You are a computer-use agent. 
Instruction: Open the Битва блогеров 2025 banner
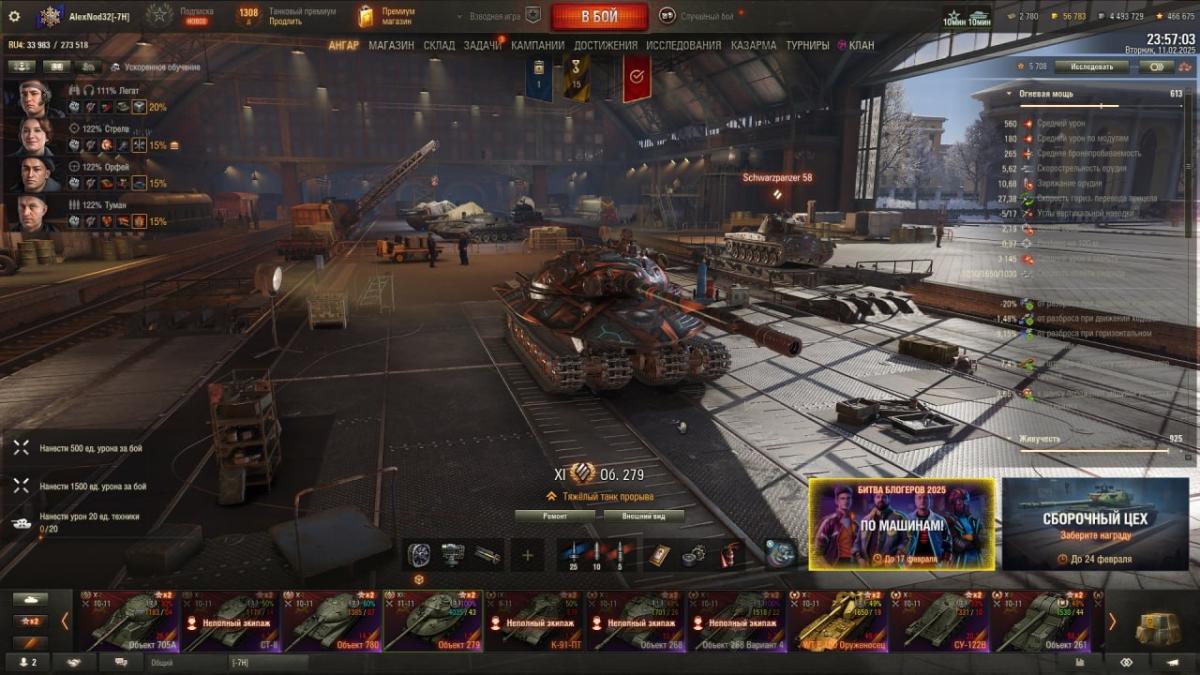tap(901, 524)
